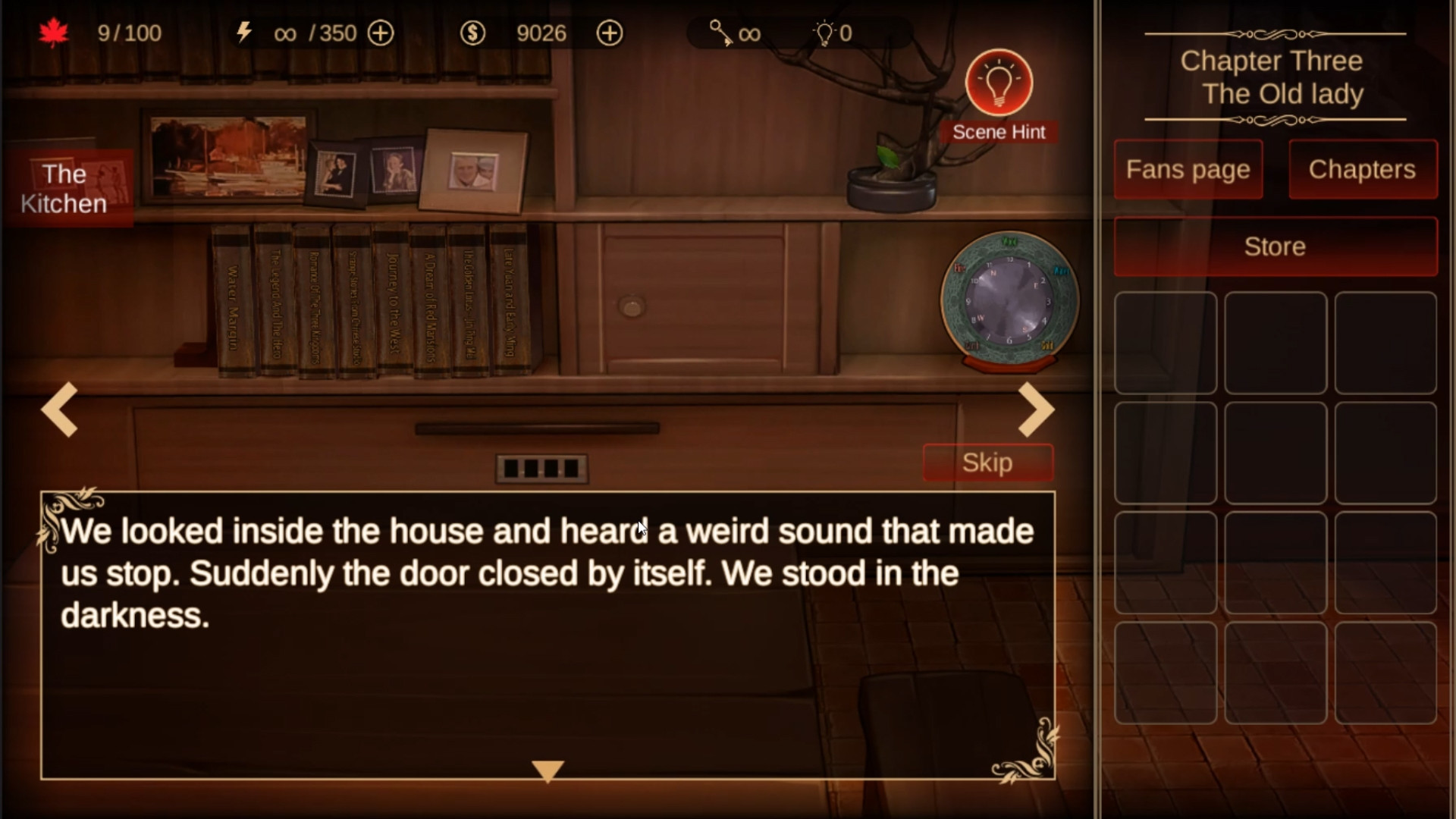Open the Scene Hint lightbulb
1456x819 pixels.
coord(999,83)
